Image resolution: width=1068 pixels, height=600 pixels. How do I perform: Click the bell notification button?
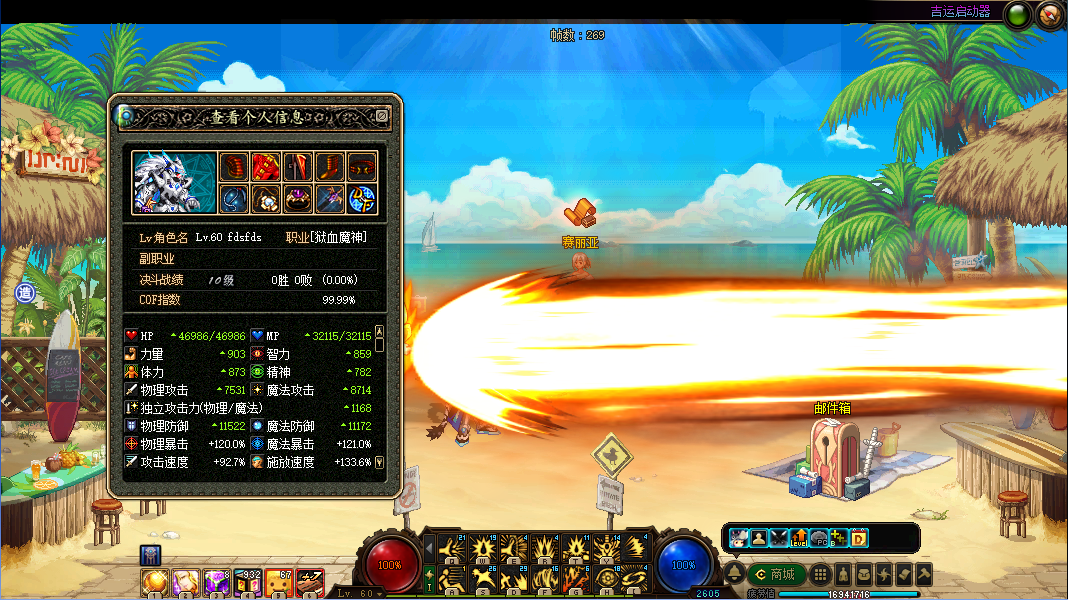734,574
